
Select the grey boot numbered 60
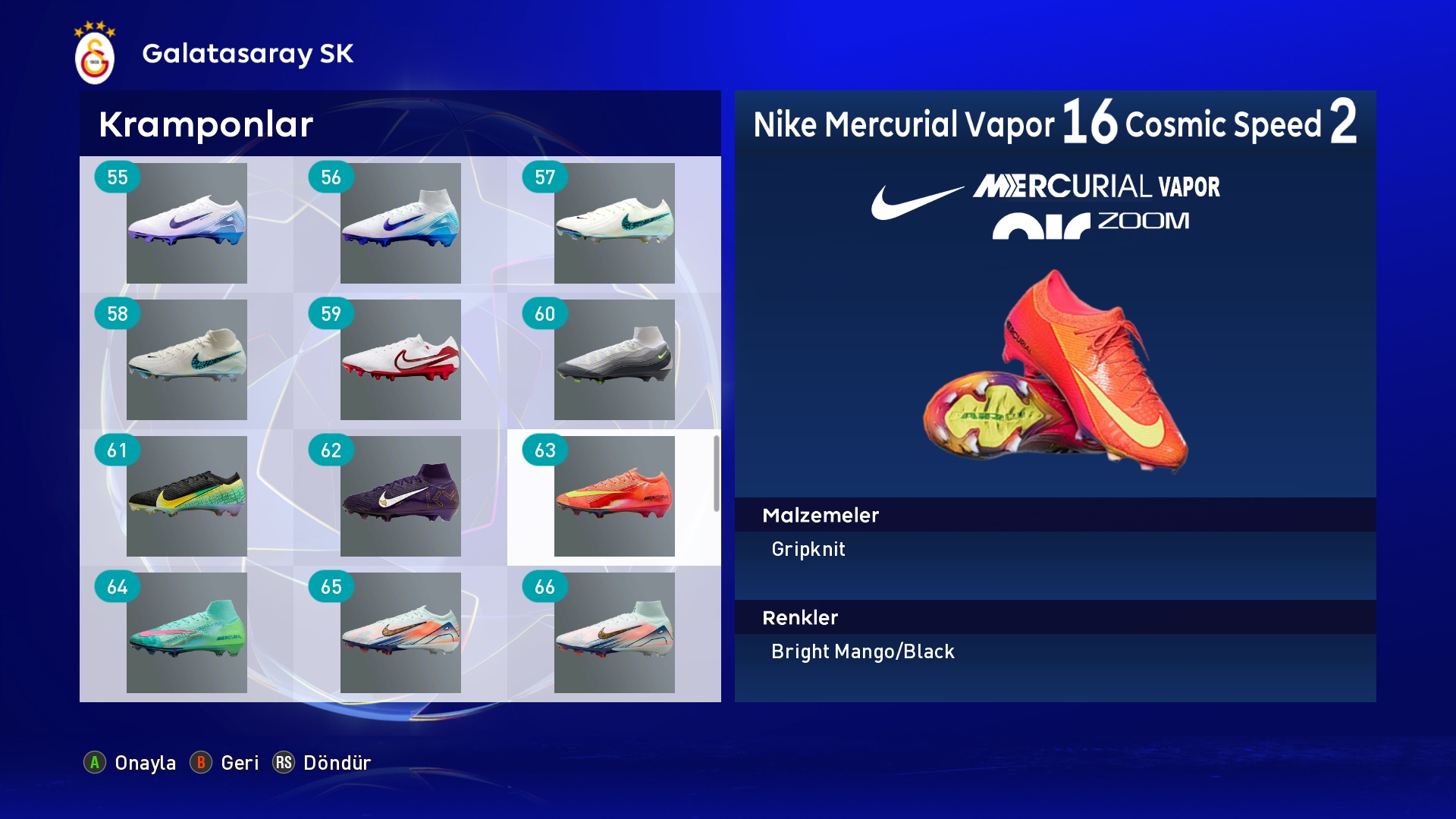(x=614, y=359)
